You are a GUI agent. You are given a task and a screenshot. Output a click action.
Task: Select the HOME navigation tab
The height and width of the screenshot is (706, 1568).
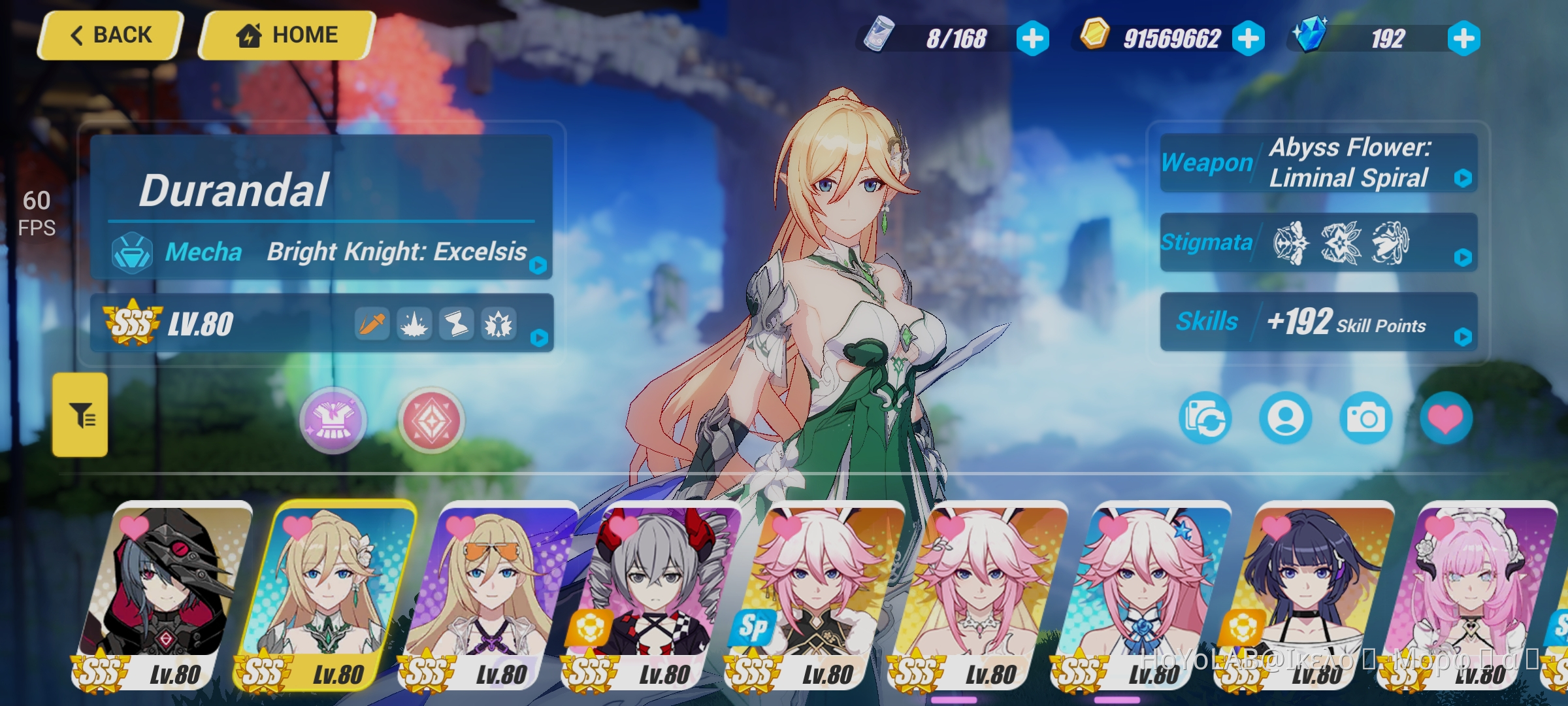(286, 34)
